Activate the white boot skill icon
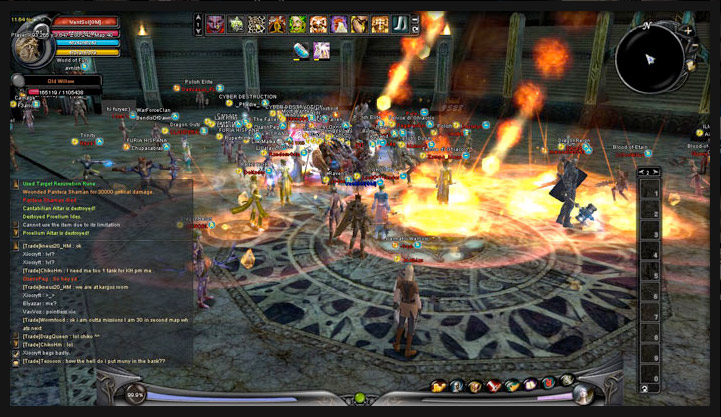The image size is (721, 417). coord(401,24)
